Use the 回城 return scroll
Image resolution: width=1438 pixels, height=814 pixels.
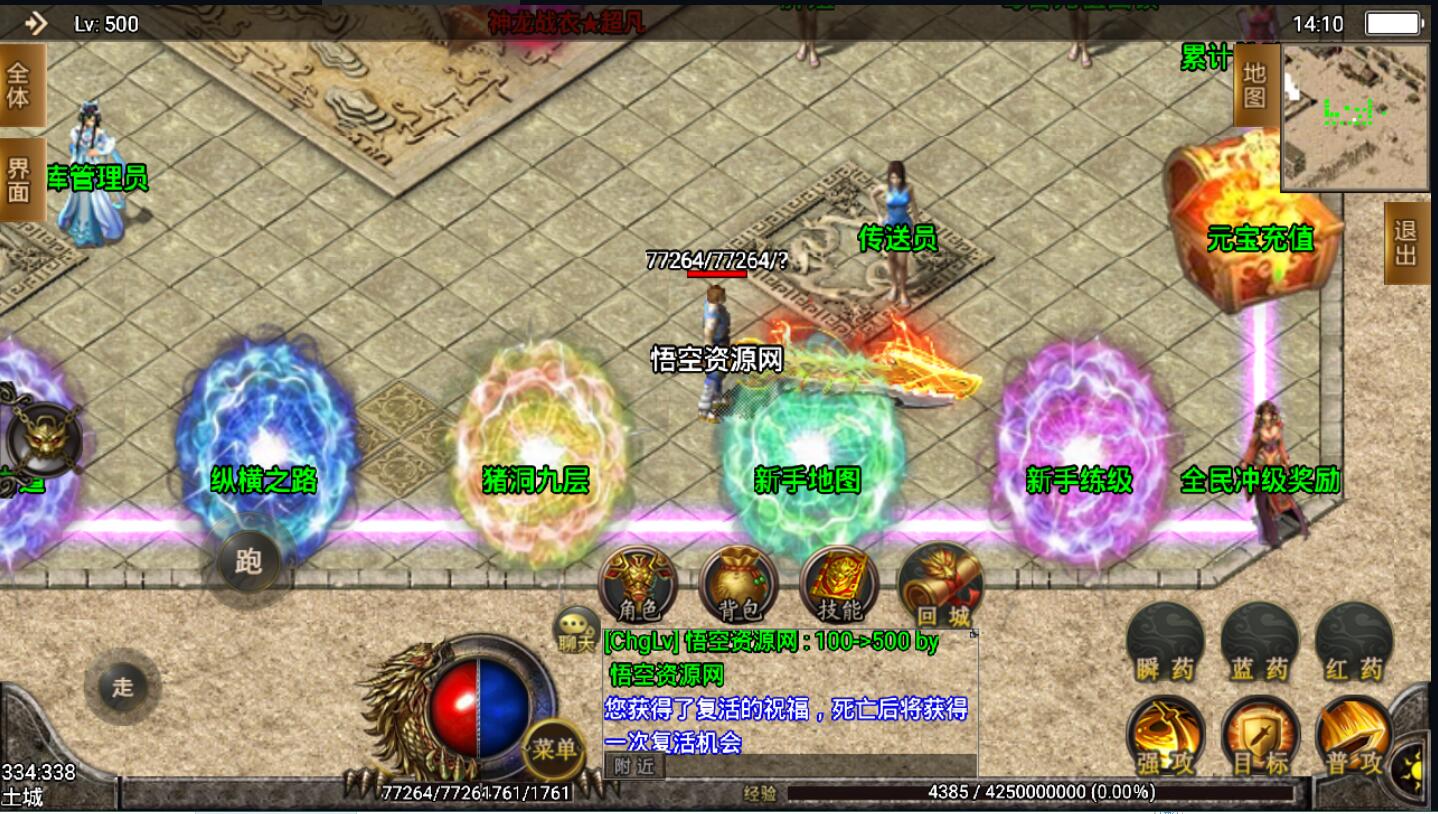(939, 585)
